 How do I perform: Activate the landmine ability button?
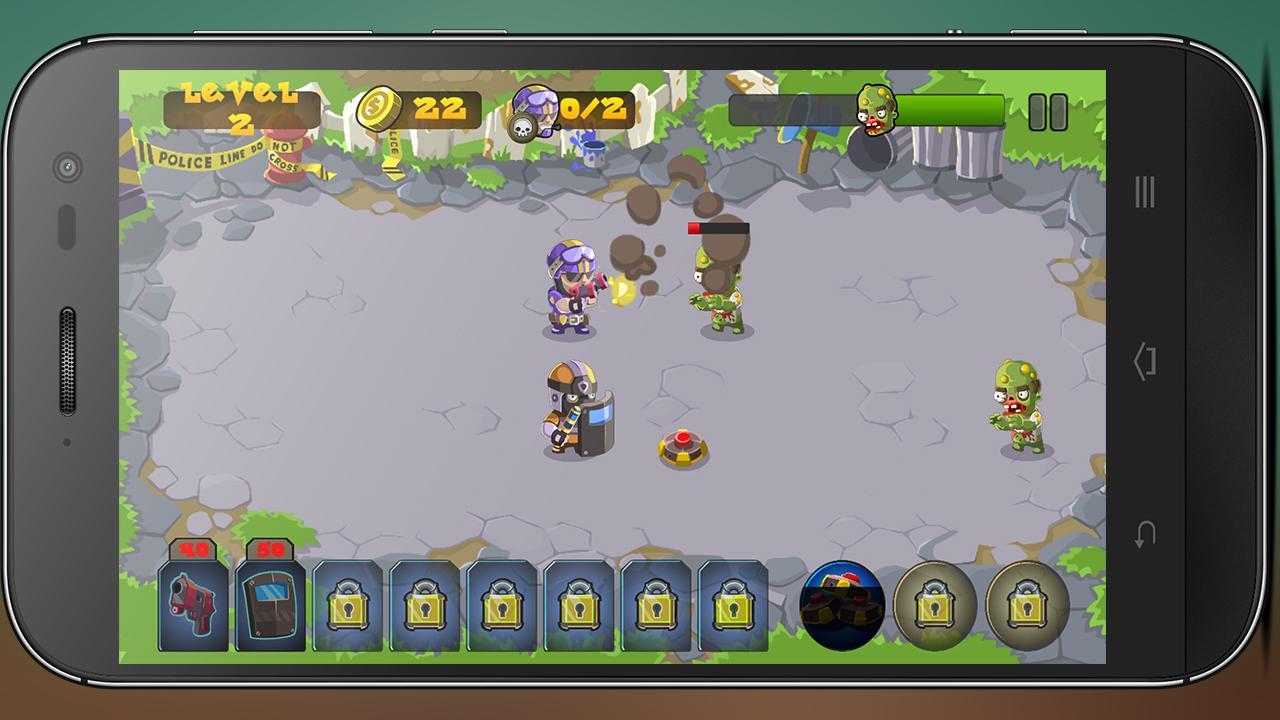click(842, 605)
